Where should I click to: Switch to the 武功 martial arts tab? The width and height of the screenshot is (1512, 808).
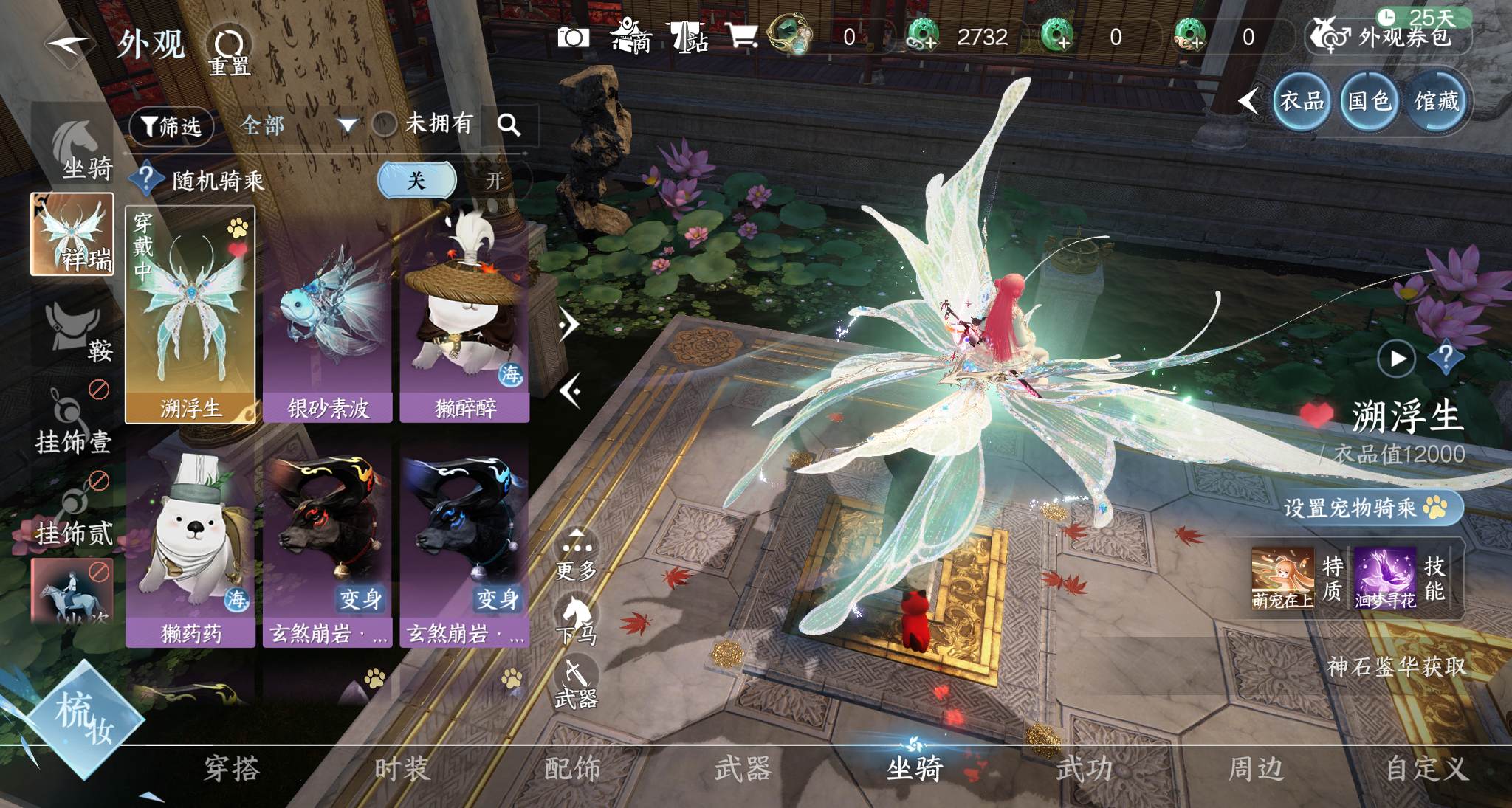pos(1084,770)
